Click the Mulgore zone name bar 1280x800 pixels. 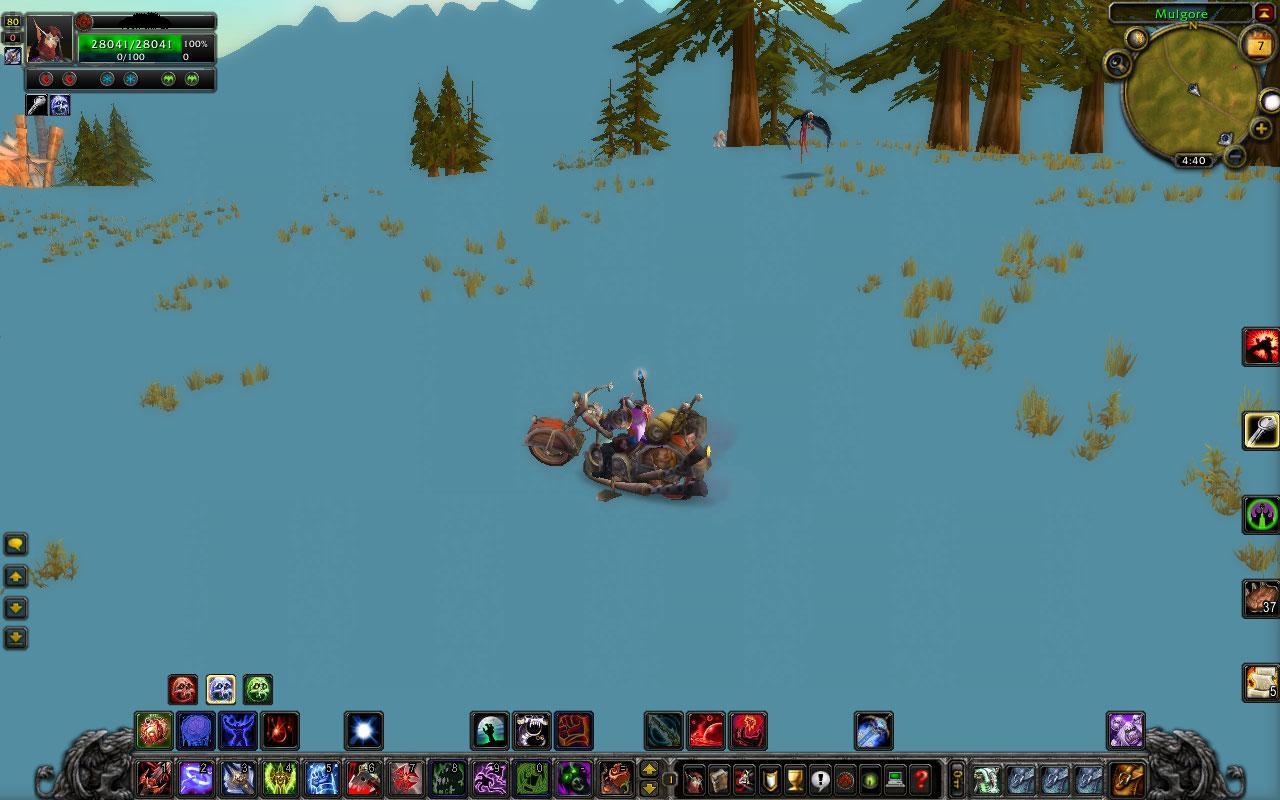point(1181,14)
